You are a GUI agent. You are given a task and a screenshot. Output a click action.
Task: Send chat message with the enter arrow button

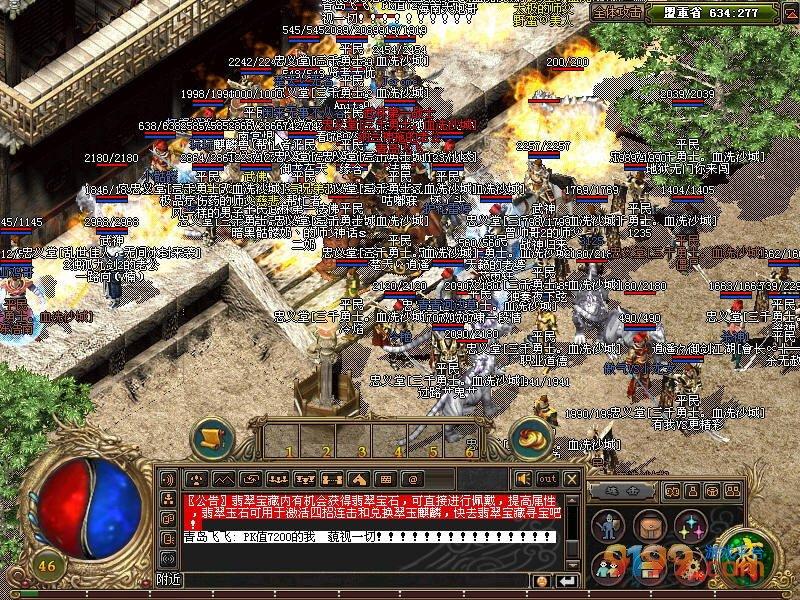click(568, 580)
